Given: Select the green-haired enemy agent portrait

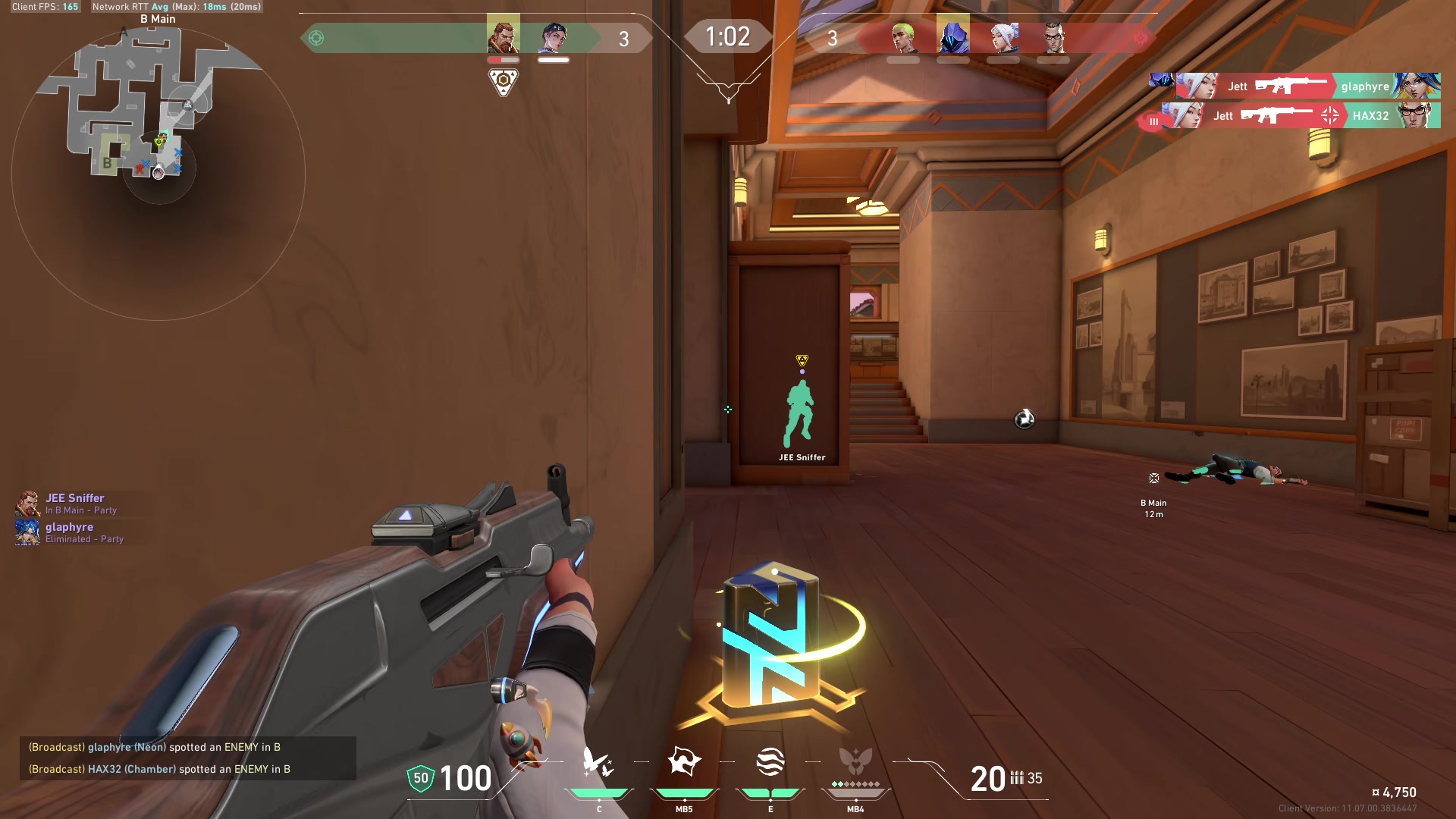Looking at the screenshot, I should coord(902,37).
